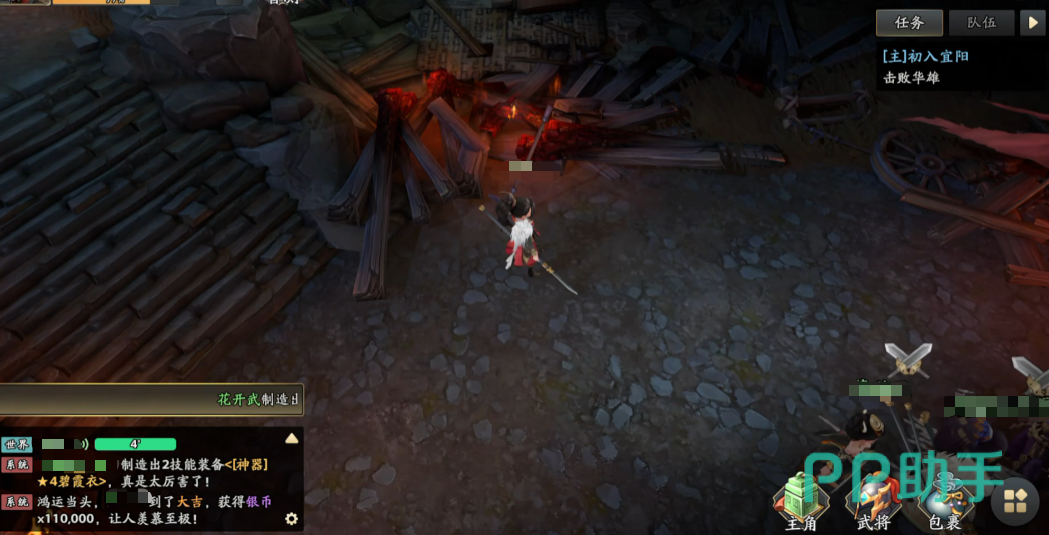Open chat settings via the gear icon
This screenshot has height=535, width=1049.
[292, 518]
